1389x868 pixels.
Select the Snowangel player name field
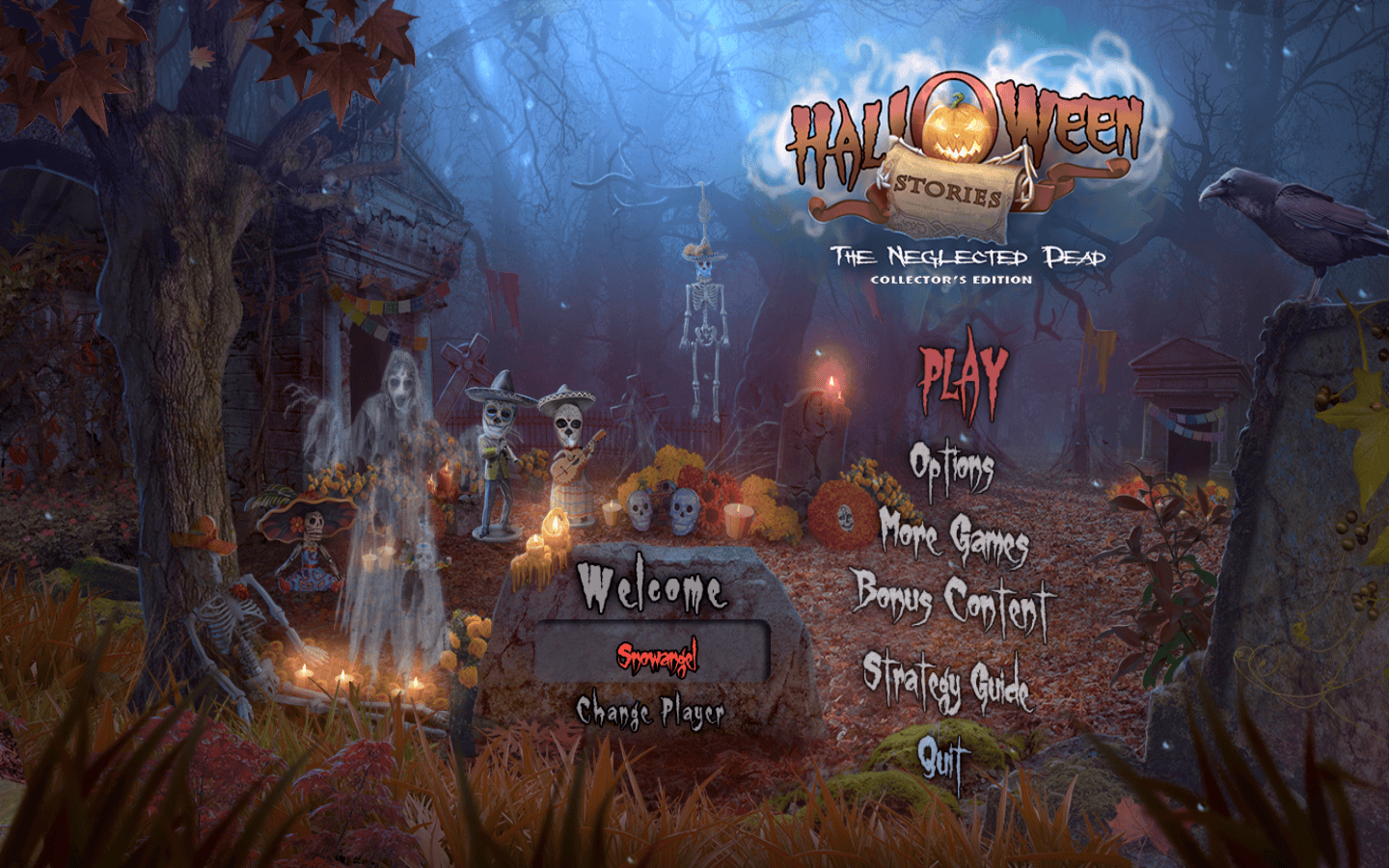click(653, 655)
